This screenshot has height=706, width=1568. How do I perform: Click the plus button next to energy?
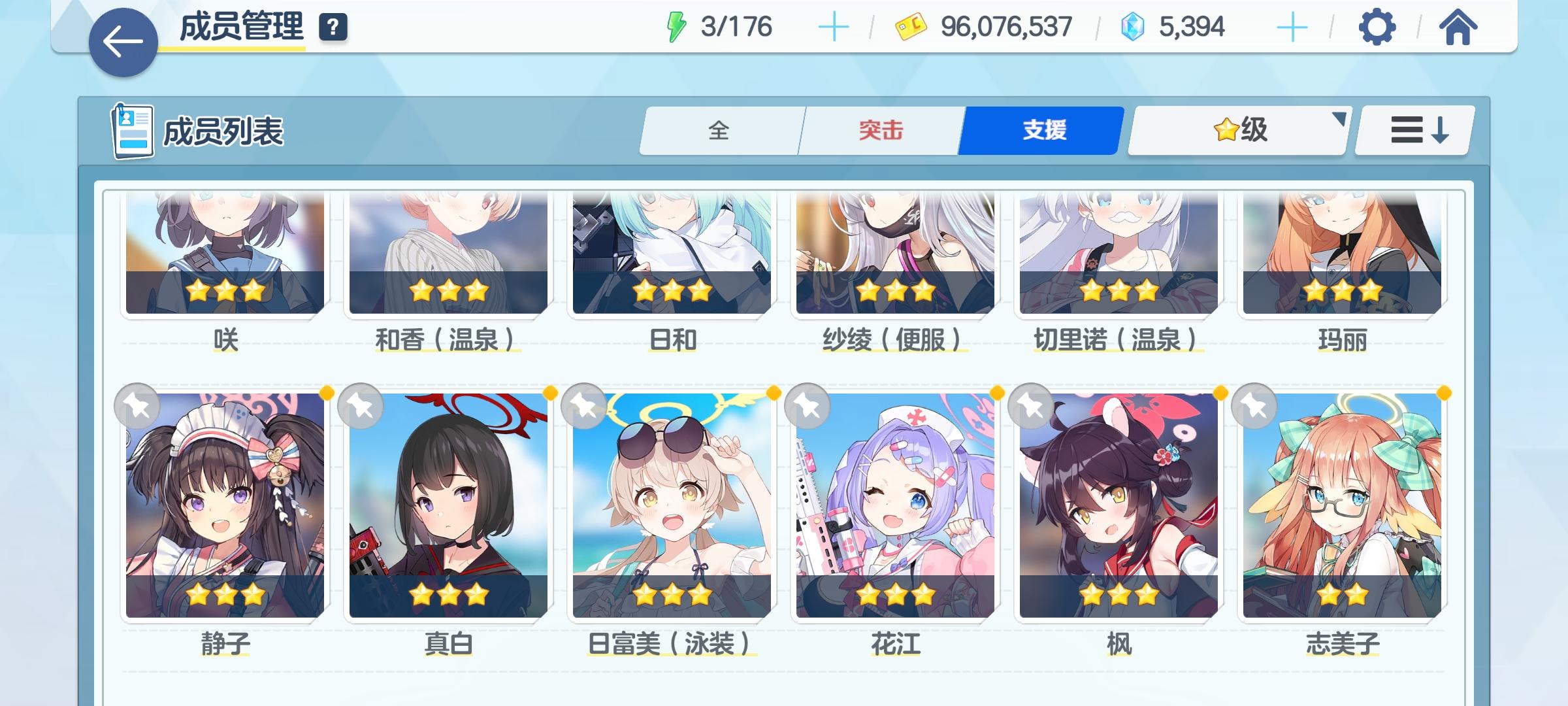click(835, 27)
